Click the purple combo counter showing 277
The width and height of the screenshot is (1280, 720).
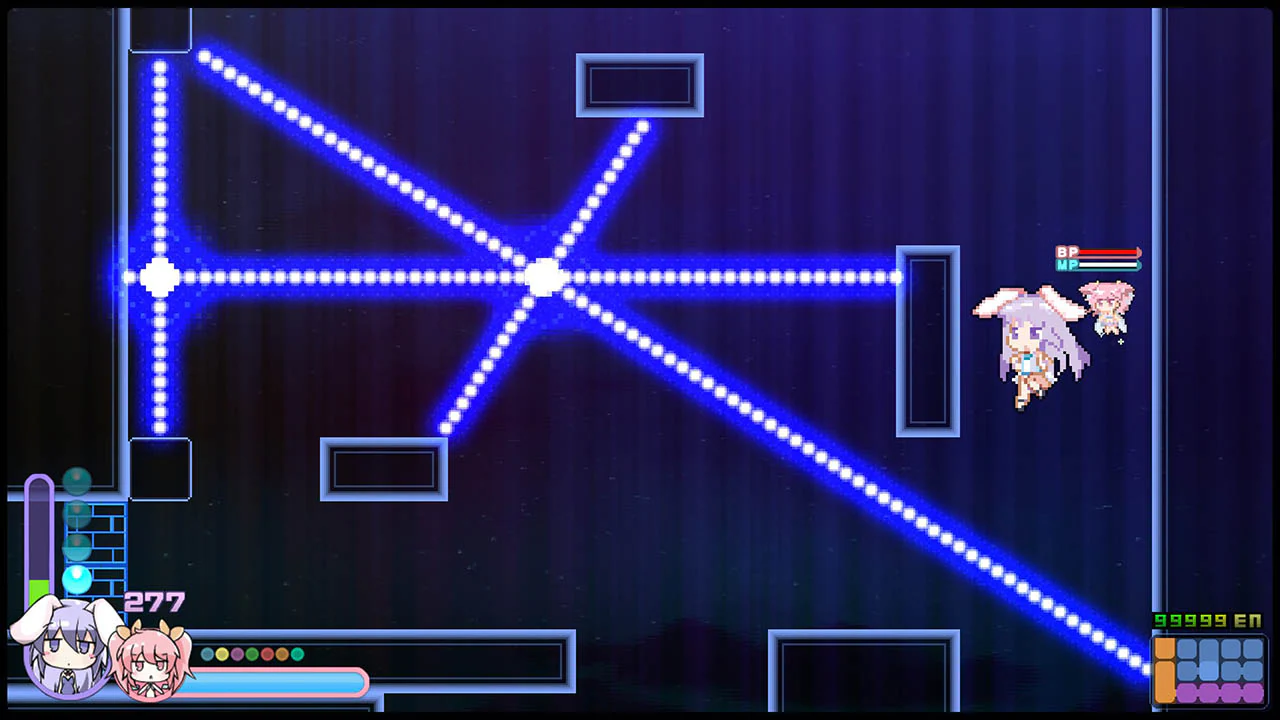[154, 600]
